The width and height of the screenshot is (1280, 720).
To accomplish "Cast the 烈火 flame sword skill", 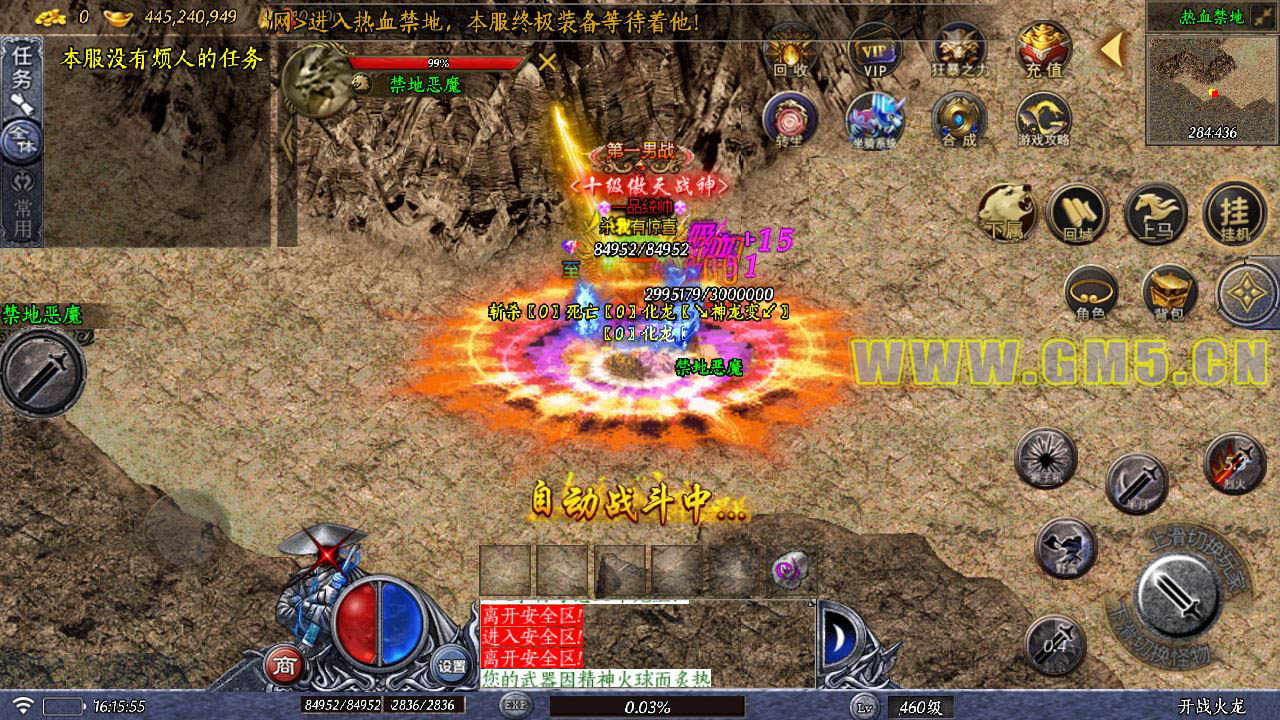I will pyautogui.click(x=1234, y=463).
